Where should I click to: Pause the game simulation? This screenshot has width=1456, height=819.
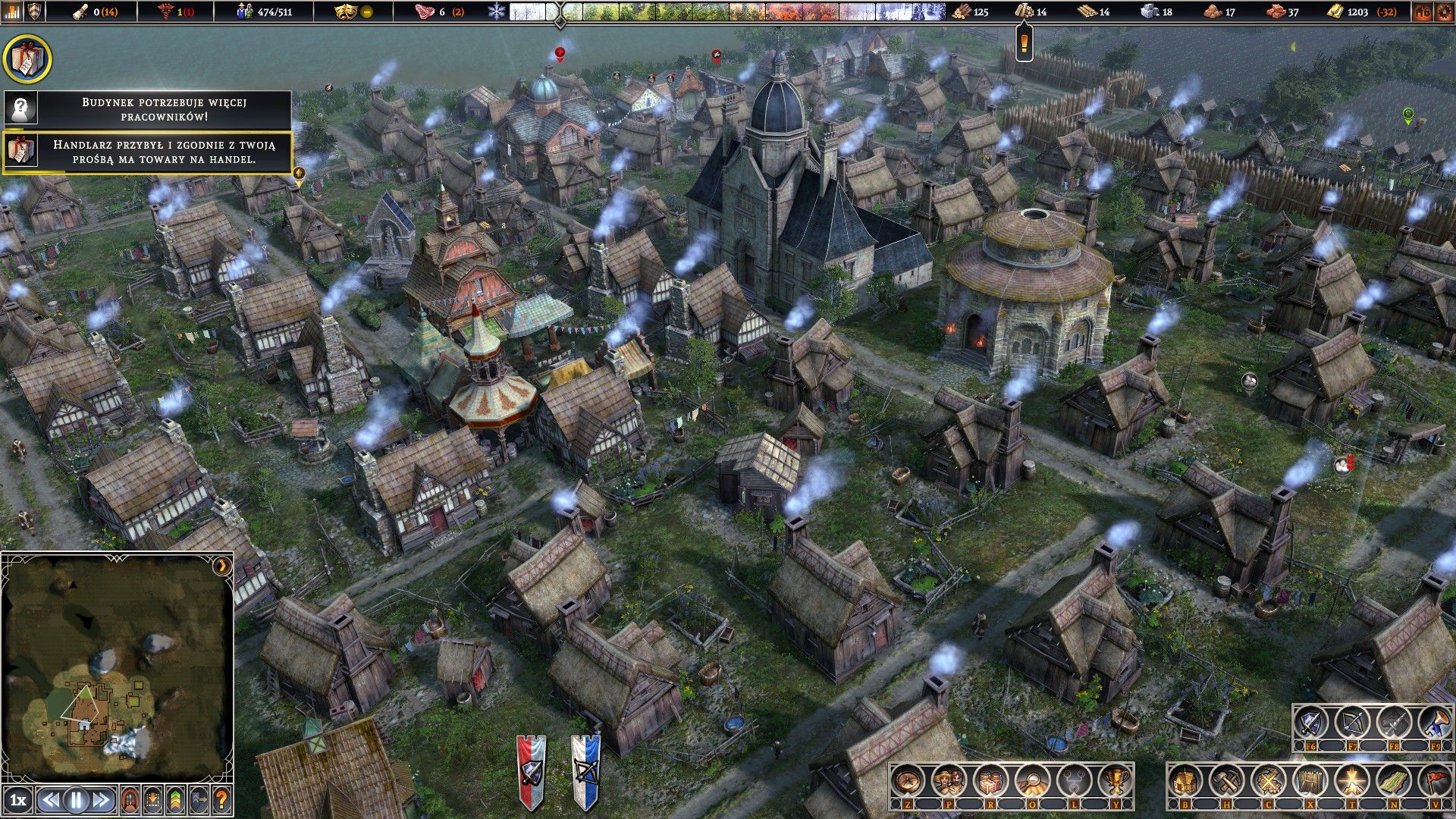tap(76, 800)
